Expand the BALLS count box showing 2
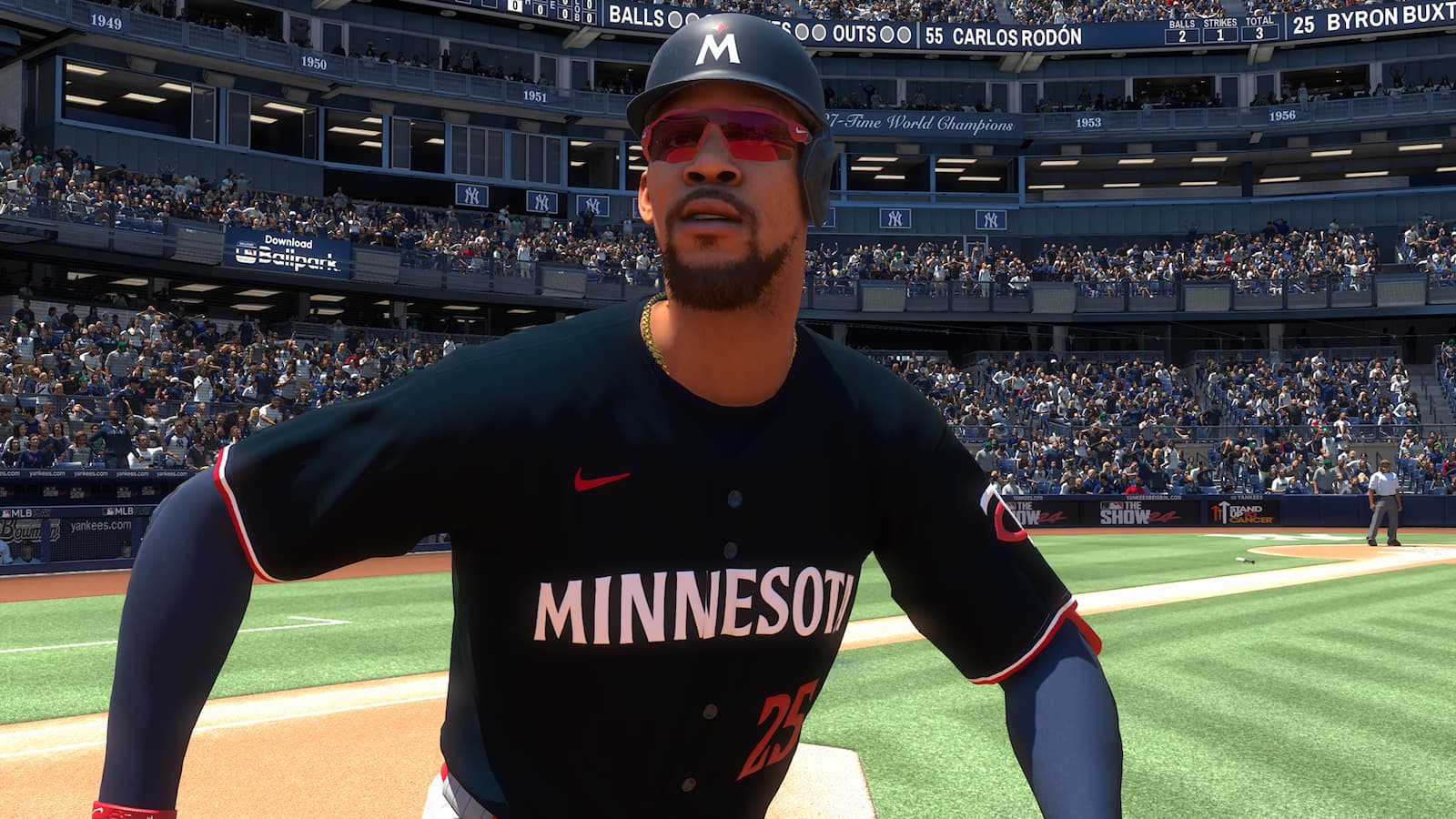 (x=1182, y=35)
